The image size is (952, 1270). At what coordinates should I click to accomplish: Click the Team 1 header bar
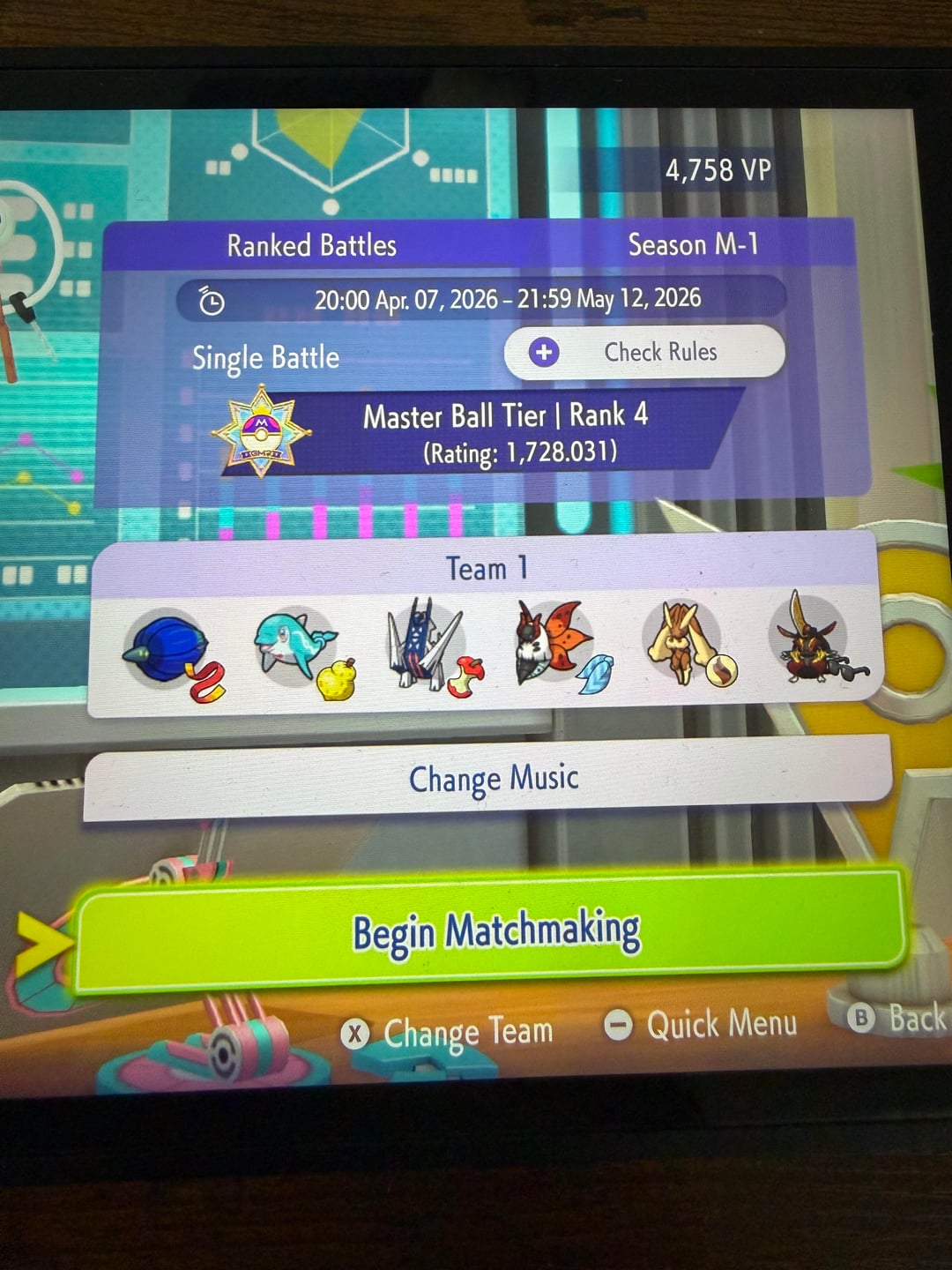click(x=486, y=569)
